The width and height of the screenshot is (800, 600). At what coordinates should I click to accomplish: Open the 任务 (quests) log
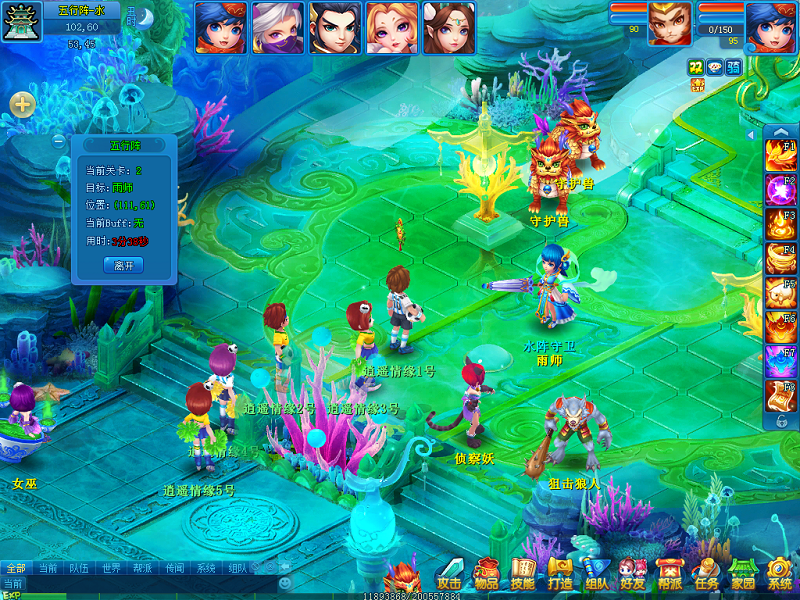pos(706,575)
